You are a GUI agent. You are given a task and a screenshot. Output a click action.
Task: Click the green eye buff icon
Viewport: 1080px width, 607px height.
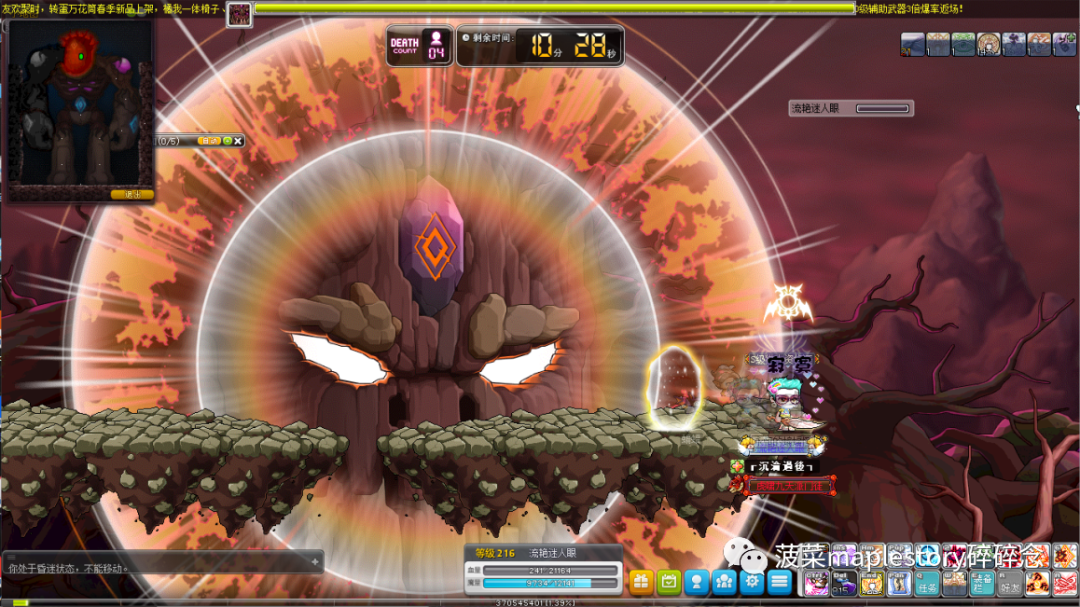963,44
